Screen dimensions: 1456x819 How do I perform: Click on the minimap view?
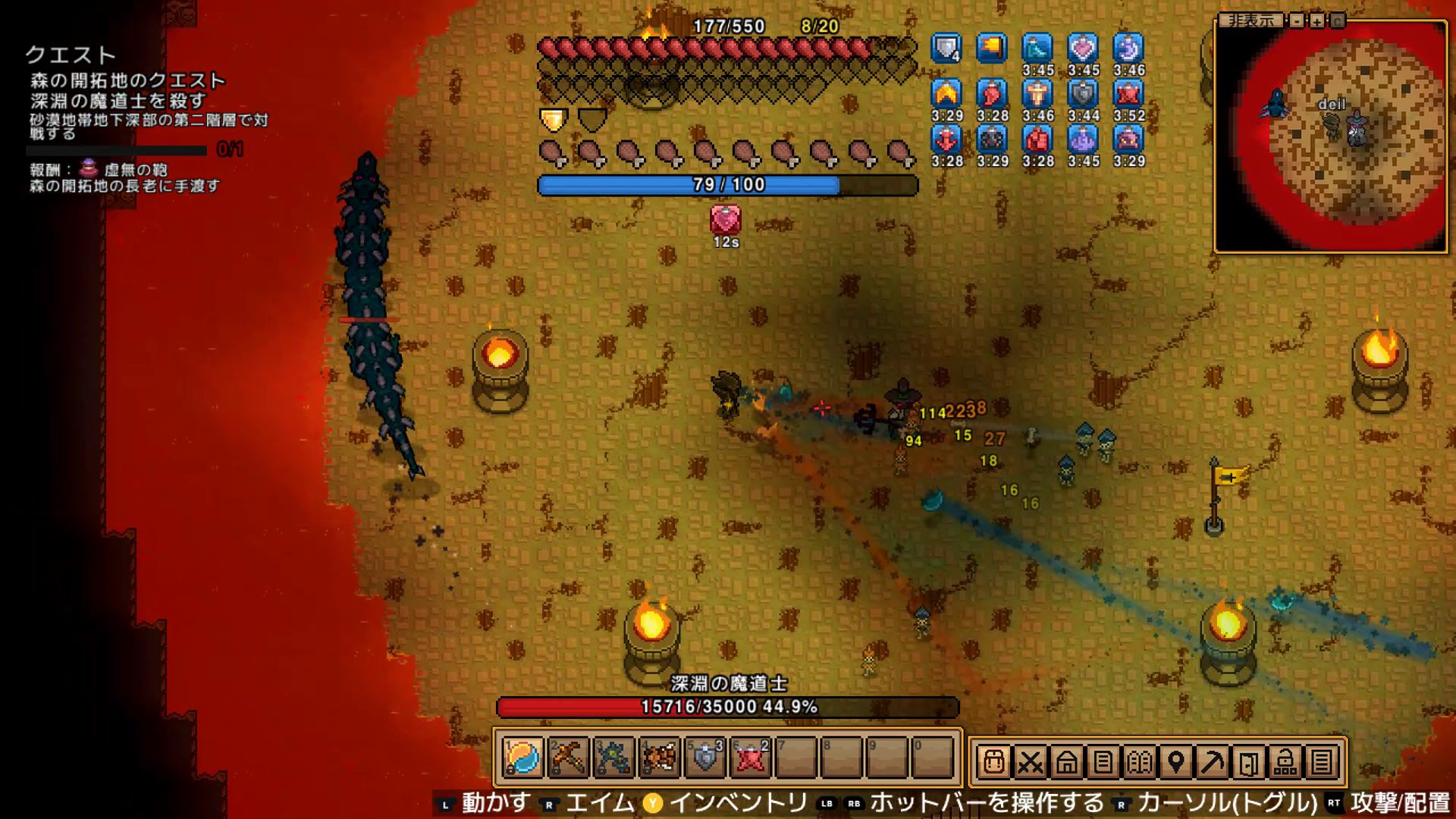(x=1331, y=136)
